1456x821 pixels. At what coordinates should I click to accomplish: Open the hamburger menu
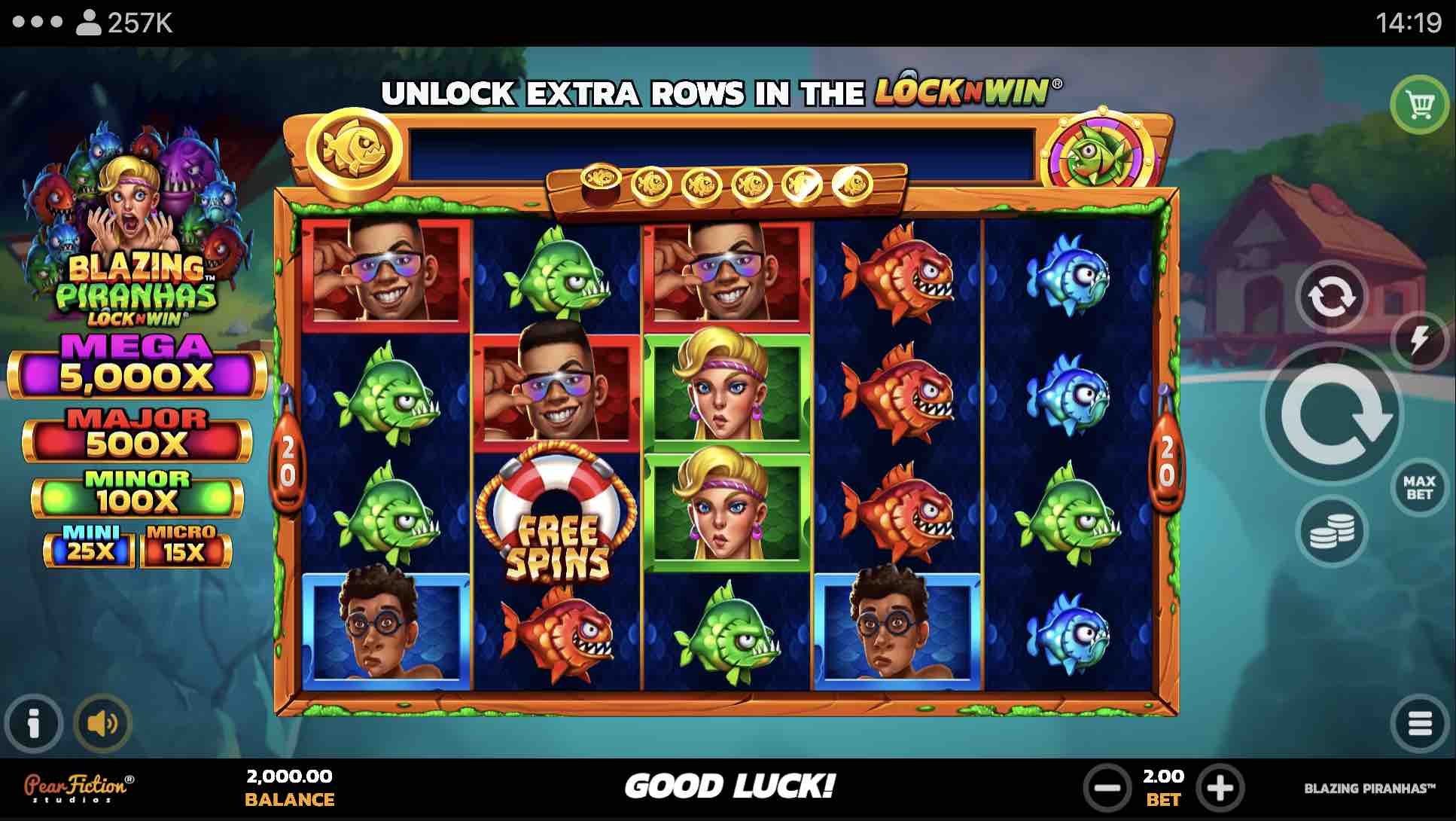(1419, 723)
